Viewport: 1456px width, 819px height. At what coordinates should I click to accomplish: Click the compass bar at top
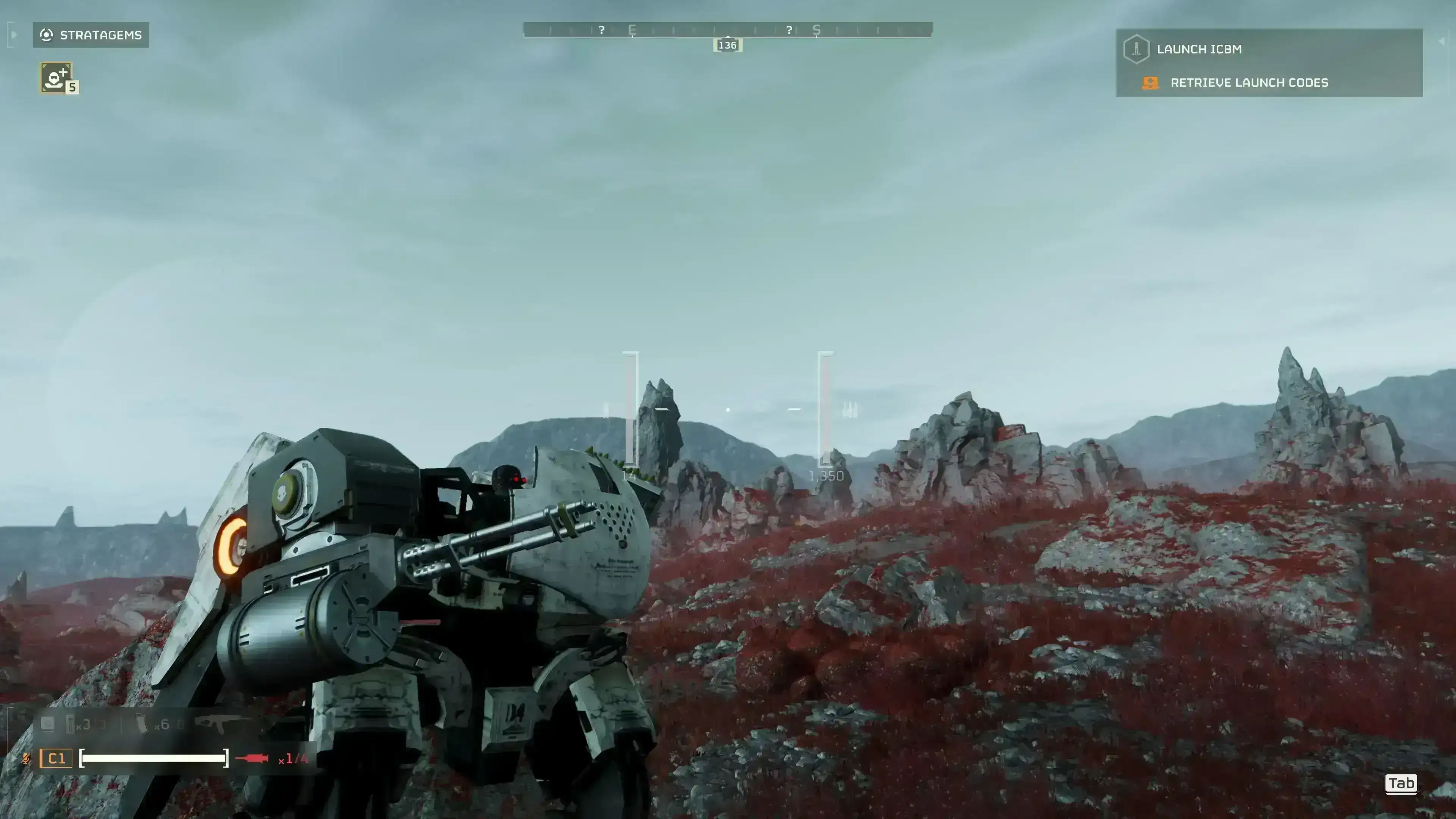coord(728,30)
